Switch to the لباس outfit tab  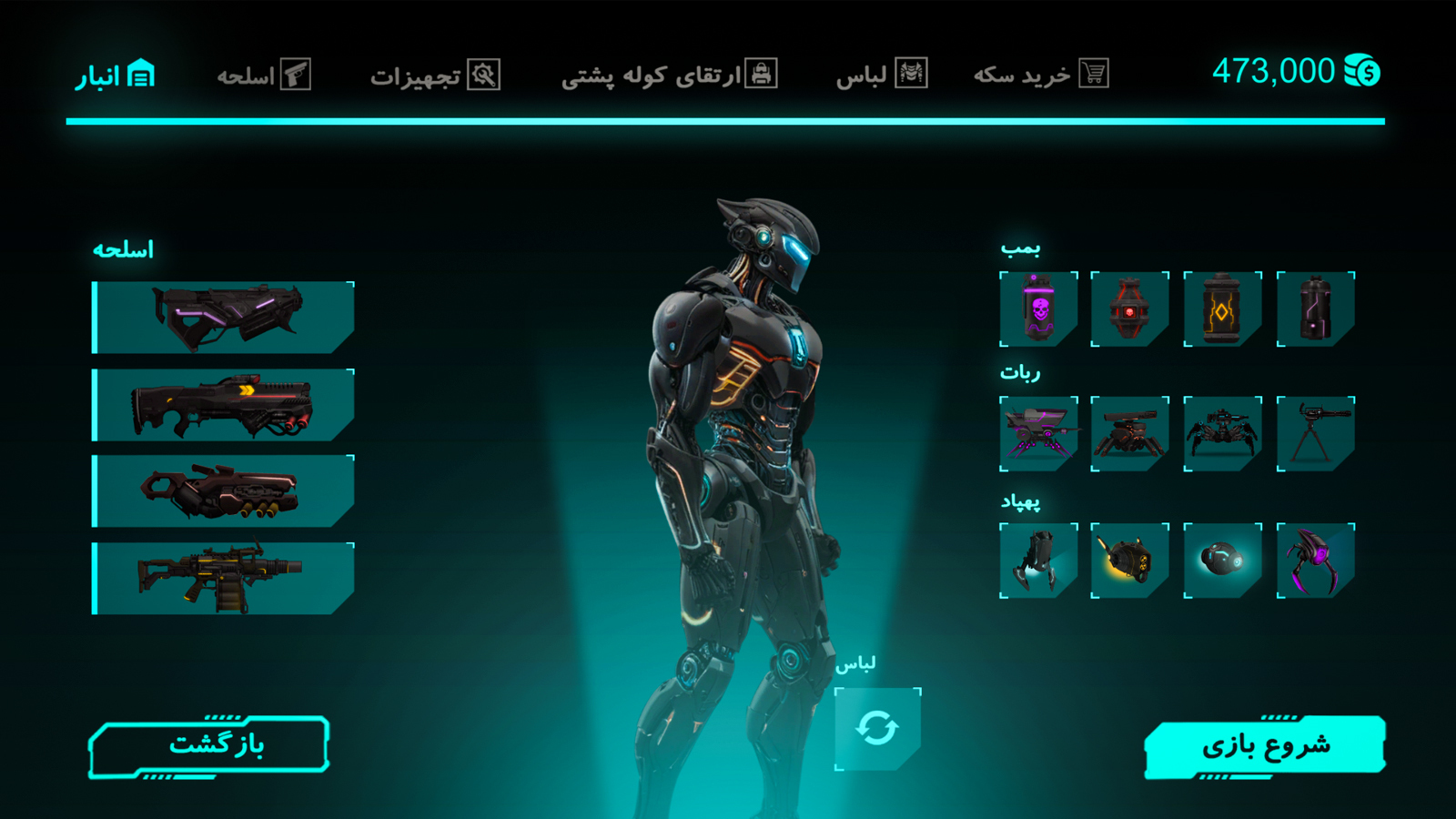(881, 75)
